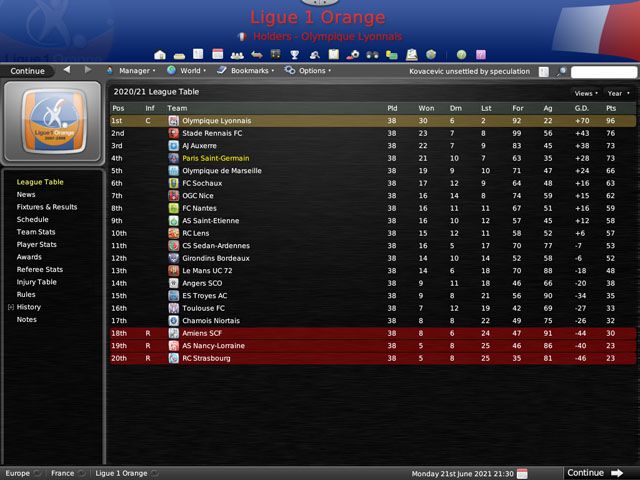Open the Schedule page

tap(32, 219)
